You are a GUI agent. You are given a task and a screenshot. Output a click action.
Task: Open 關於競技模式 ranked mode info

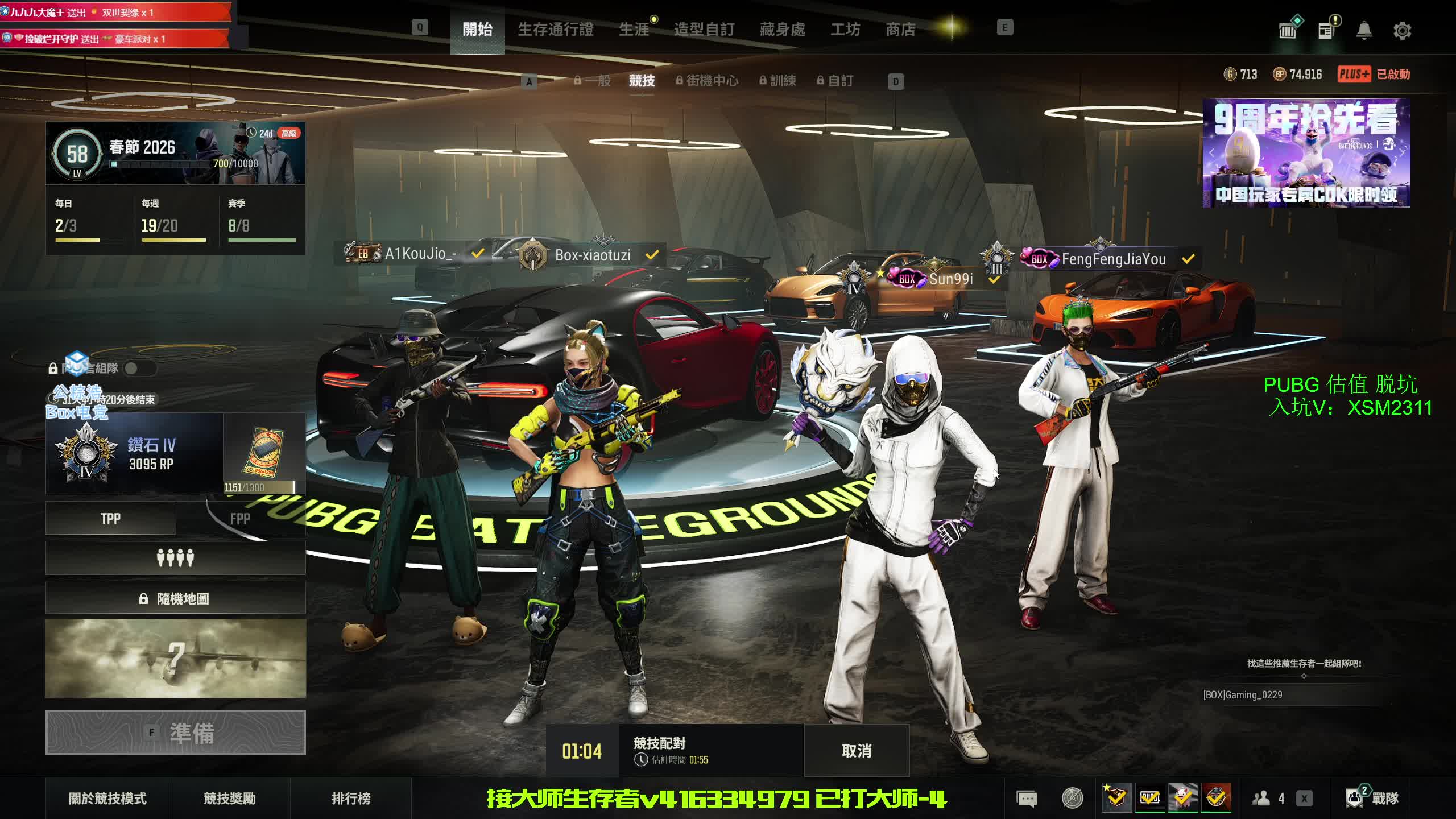pyautogui.click(x=107, y=799)
